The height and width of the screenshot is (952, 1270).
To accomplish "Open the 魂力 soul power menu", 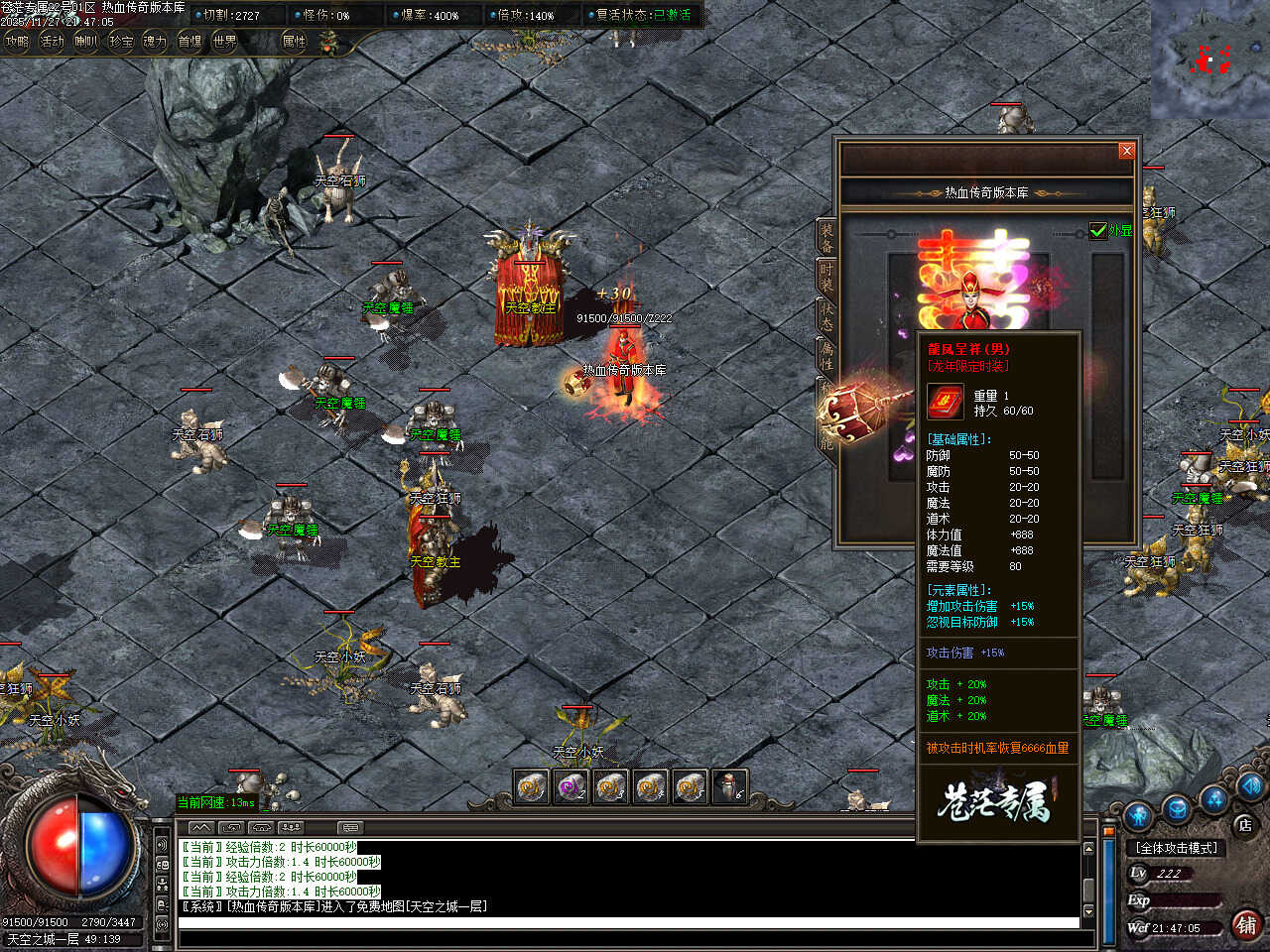I will click(155, 42).
